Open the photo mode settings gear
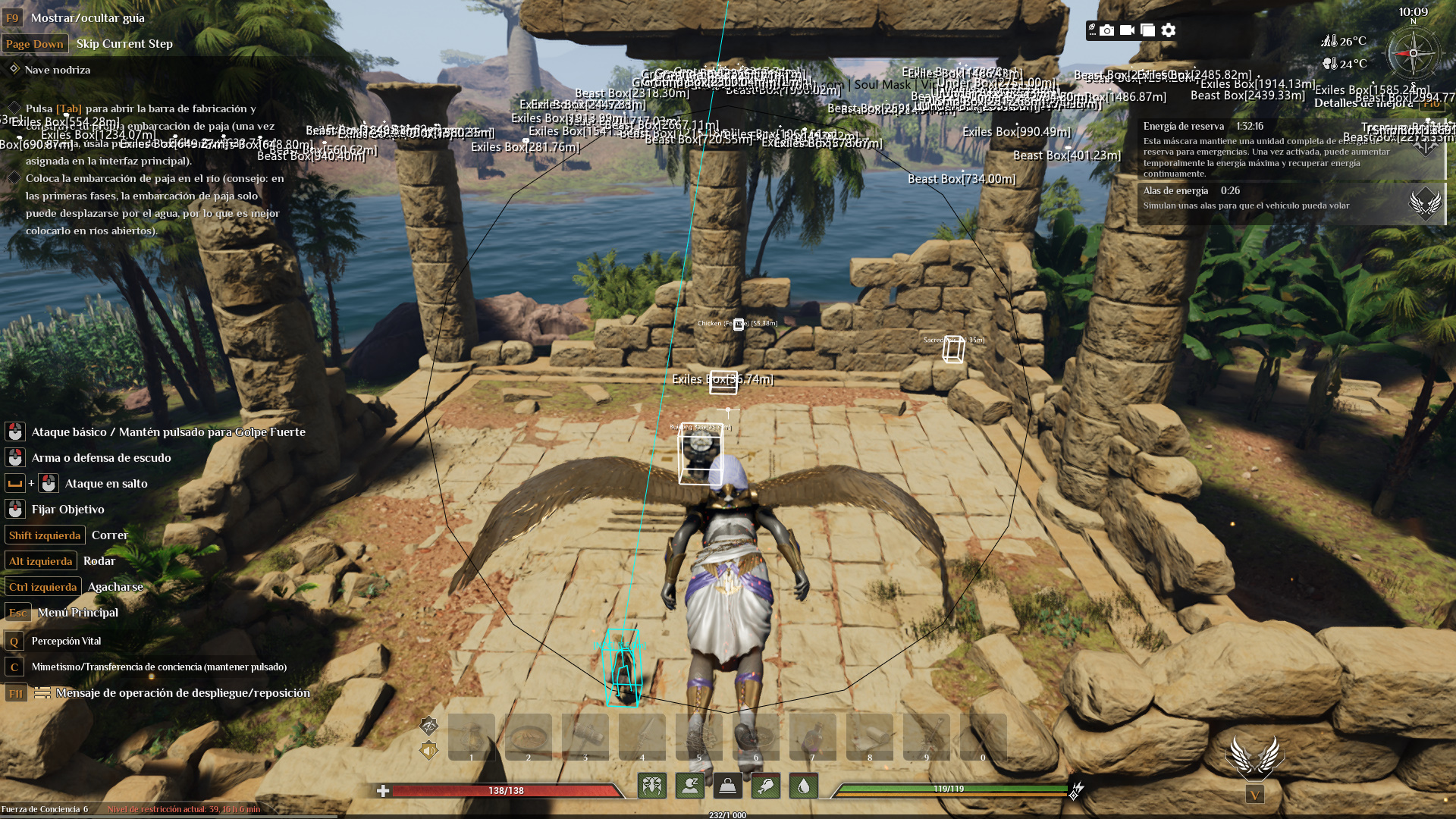 click(1169, 30)
